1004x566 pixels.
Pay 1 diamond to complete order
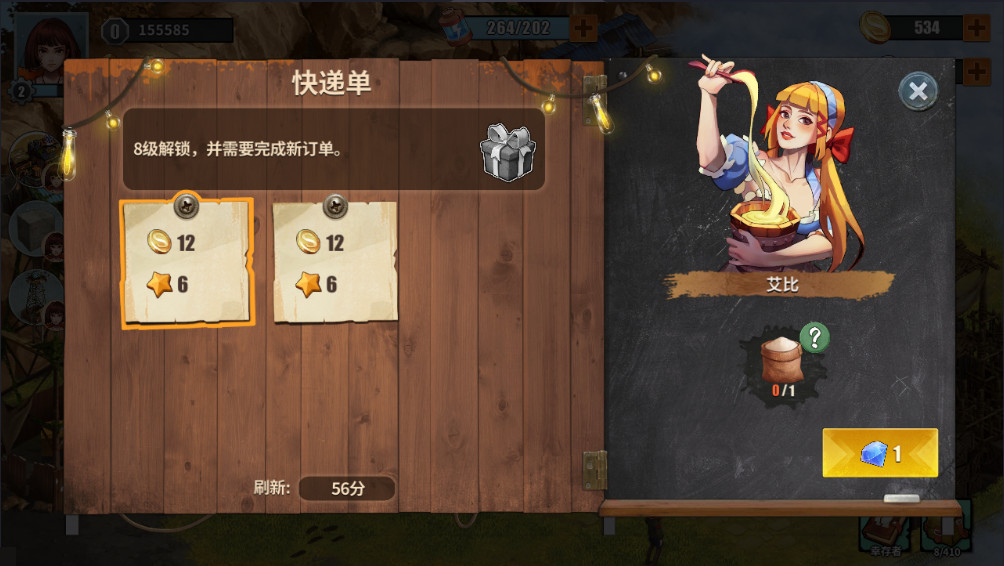[880, 453]
